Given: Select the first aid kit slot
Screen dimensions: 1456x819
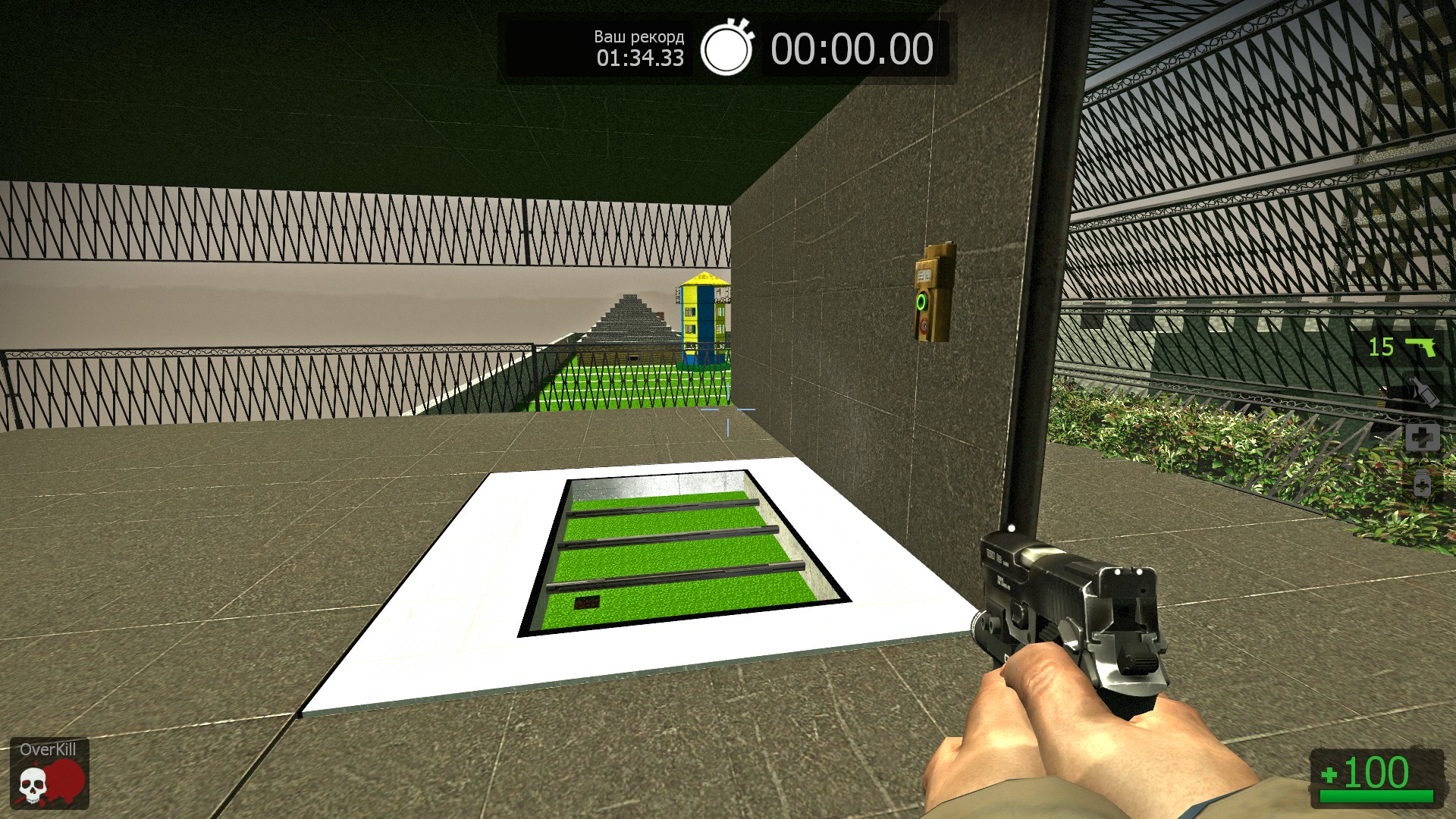Looking at the screenshot, I should click(1422, 438).
